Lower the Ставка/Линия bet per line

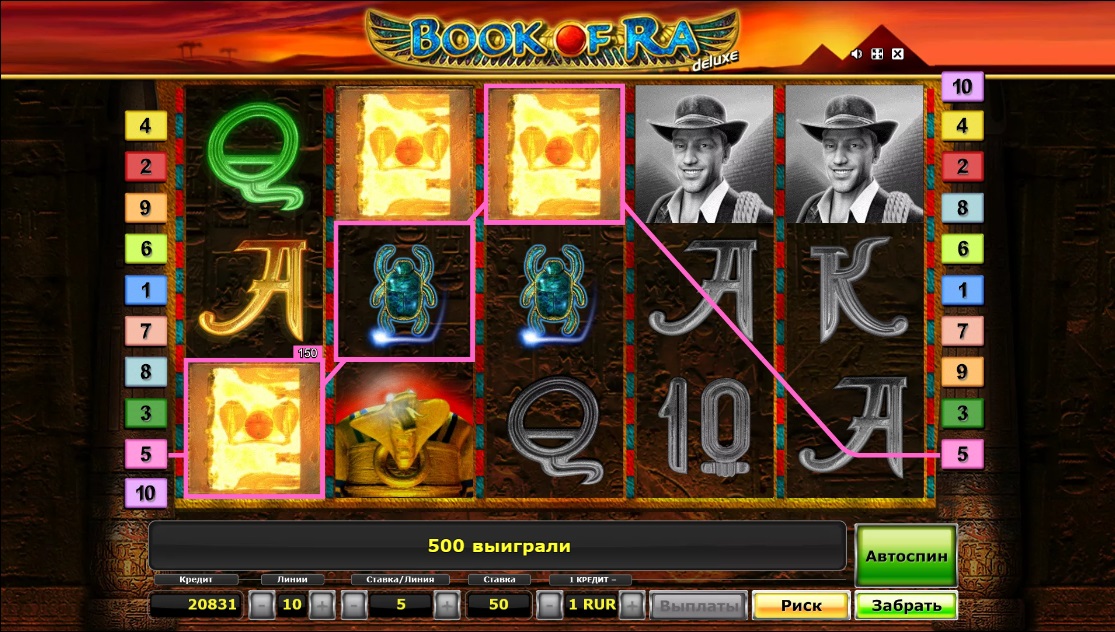pos(353,605)
